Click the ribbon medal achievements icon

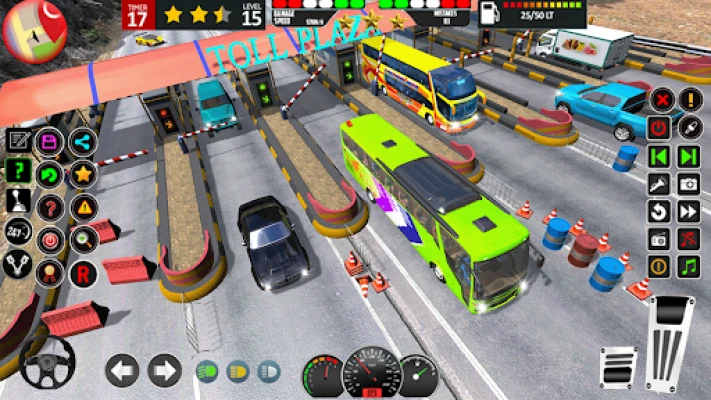tap(49, 272)
